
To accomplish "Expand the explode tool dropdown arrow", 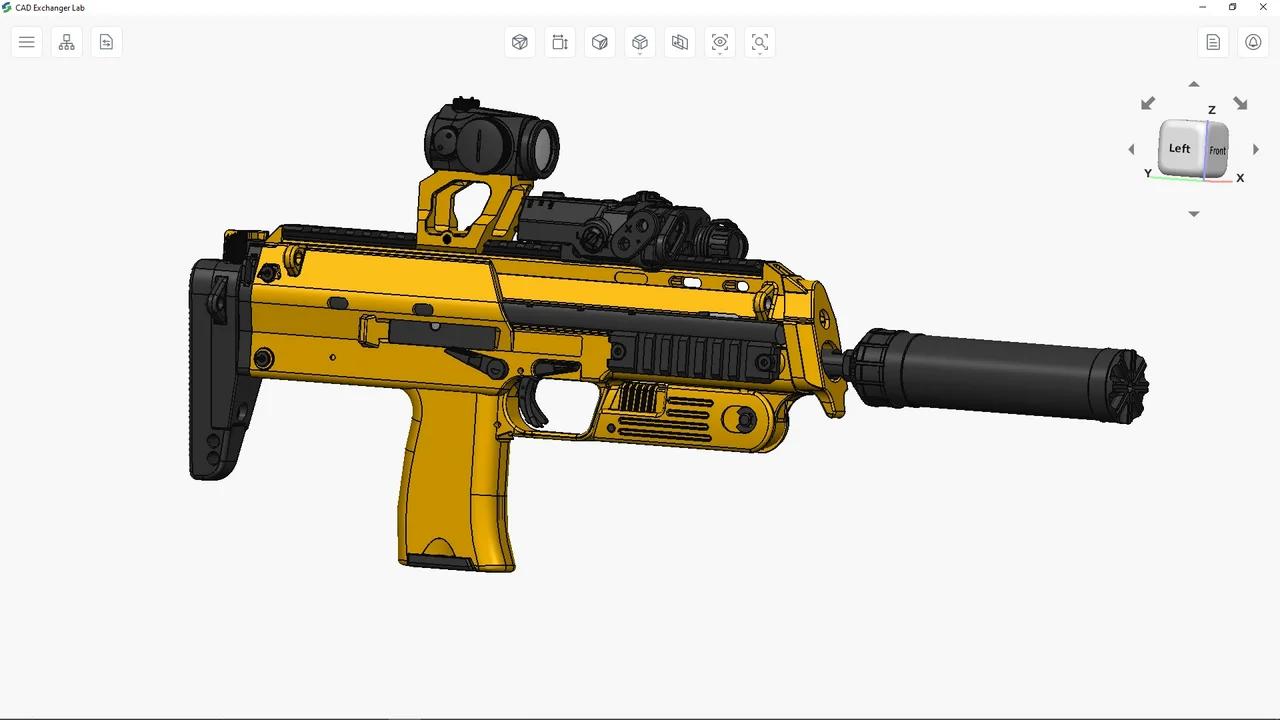I will tap(640, 53).
